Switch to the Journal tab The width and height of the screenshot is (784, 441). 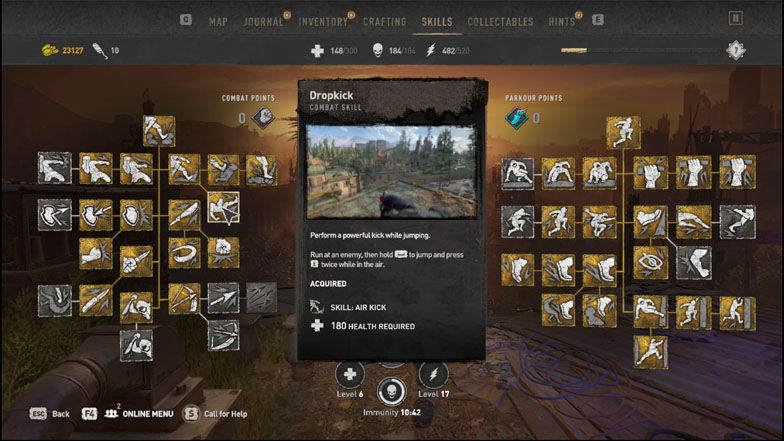click(x=264, y=21)
